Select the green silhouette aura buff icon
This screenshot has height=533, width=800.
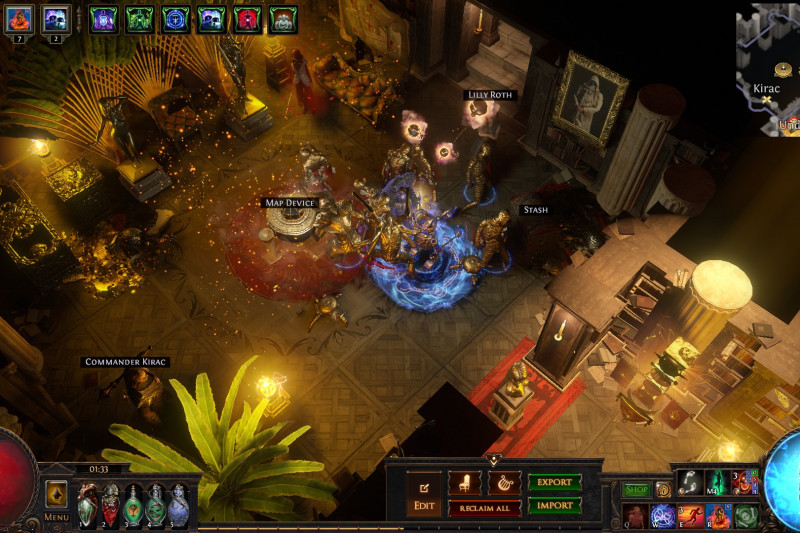click(x=140, y=19)
